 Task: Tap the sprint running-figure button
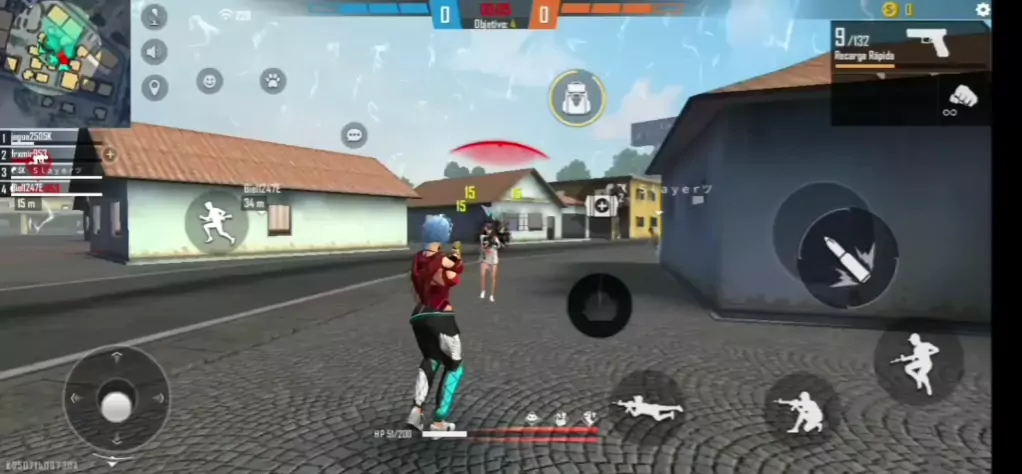coord(216,221)
